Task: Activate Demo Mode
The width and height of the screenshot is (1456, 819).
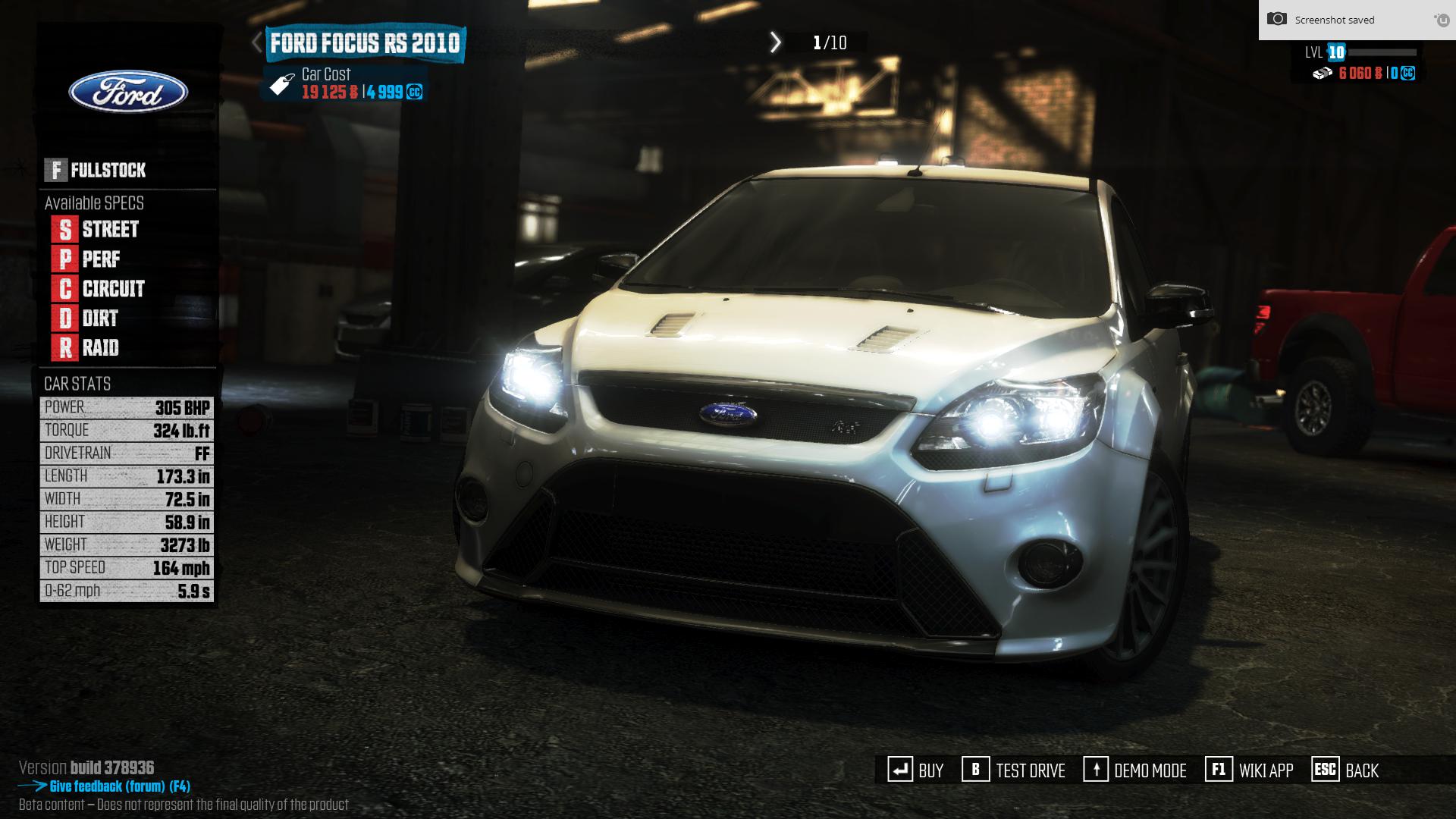Action: coord(1135,770)
